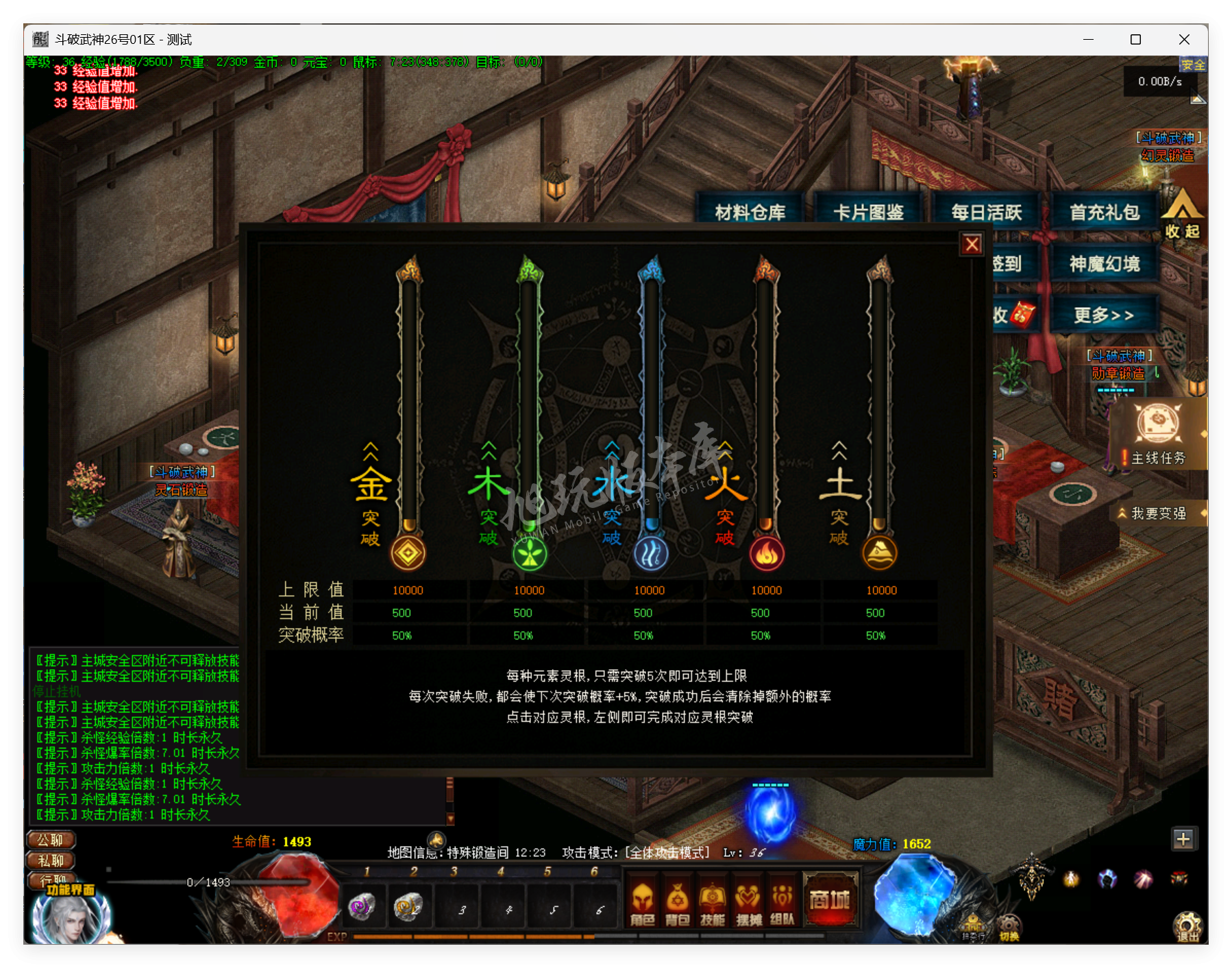Click the gold (金) element medallion icon
Image resolution: width=1232 pixels, height=968 pixels.
coord(409,553)
